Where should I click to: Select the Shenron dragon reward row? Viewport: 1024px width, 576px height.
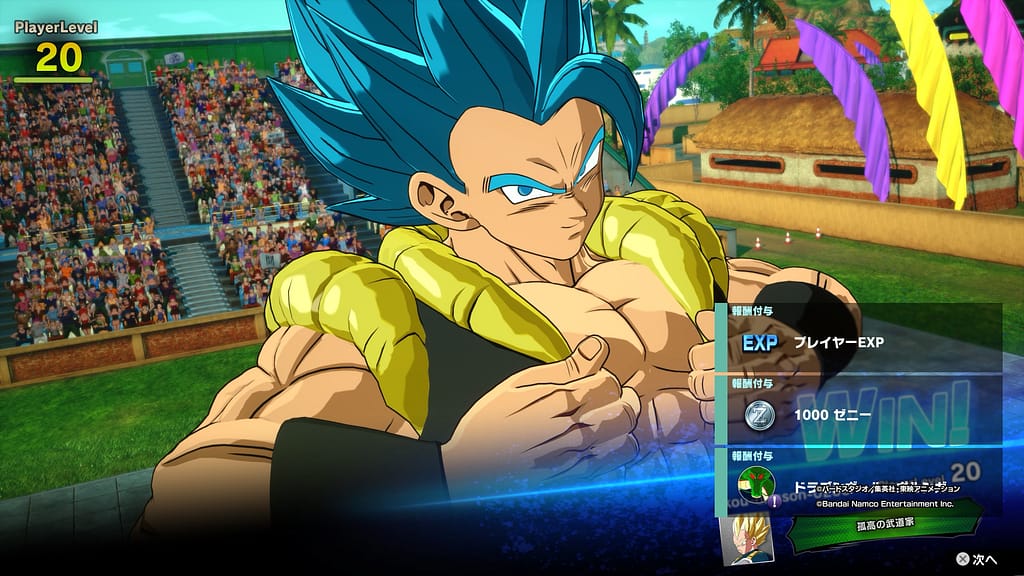tap(860, 484)
